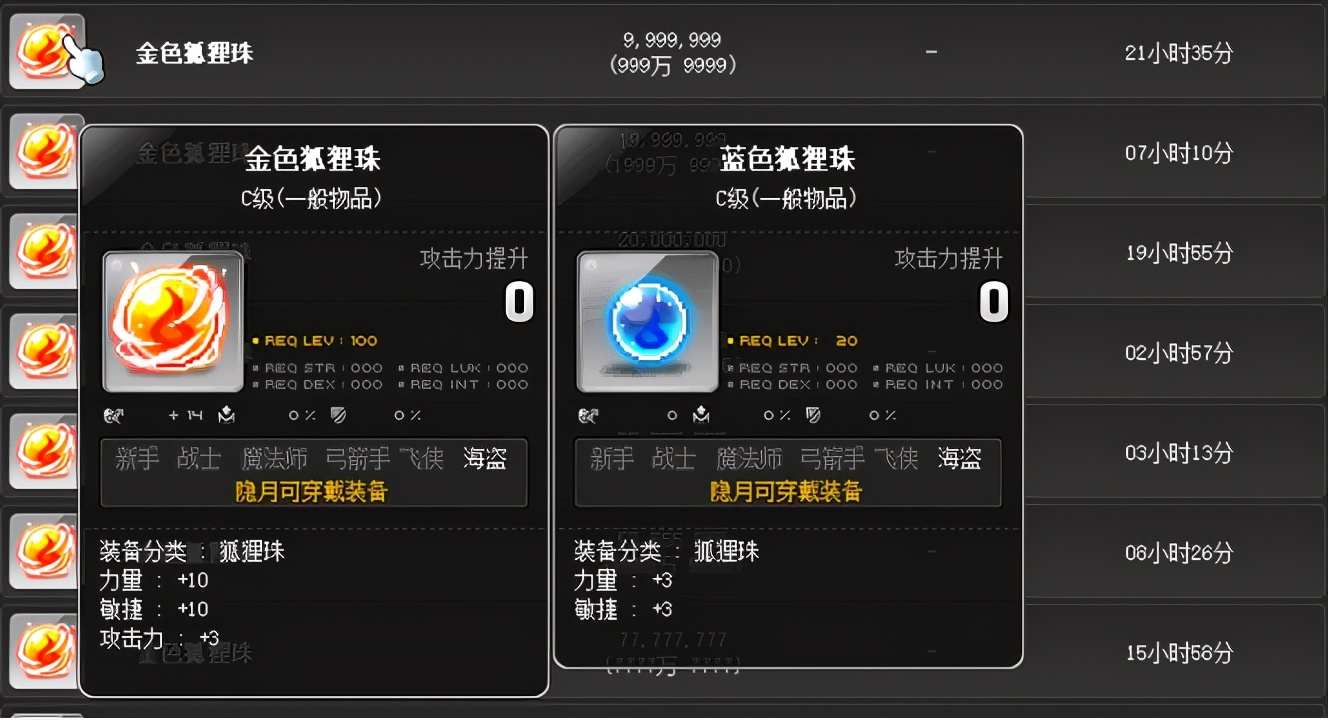Click the blue orb preview image in 蓝色狐狸珠 tooltip
1328x720 pixels.
click(648, 322)
